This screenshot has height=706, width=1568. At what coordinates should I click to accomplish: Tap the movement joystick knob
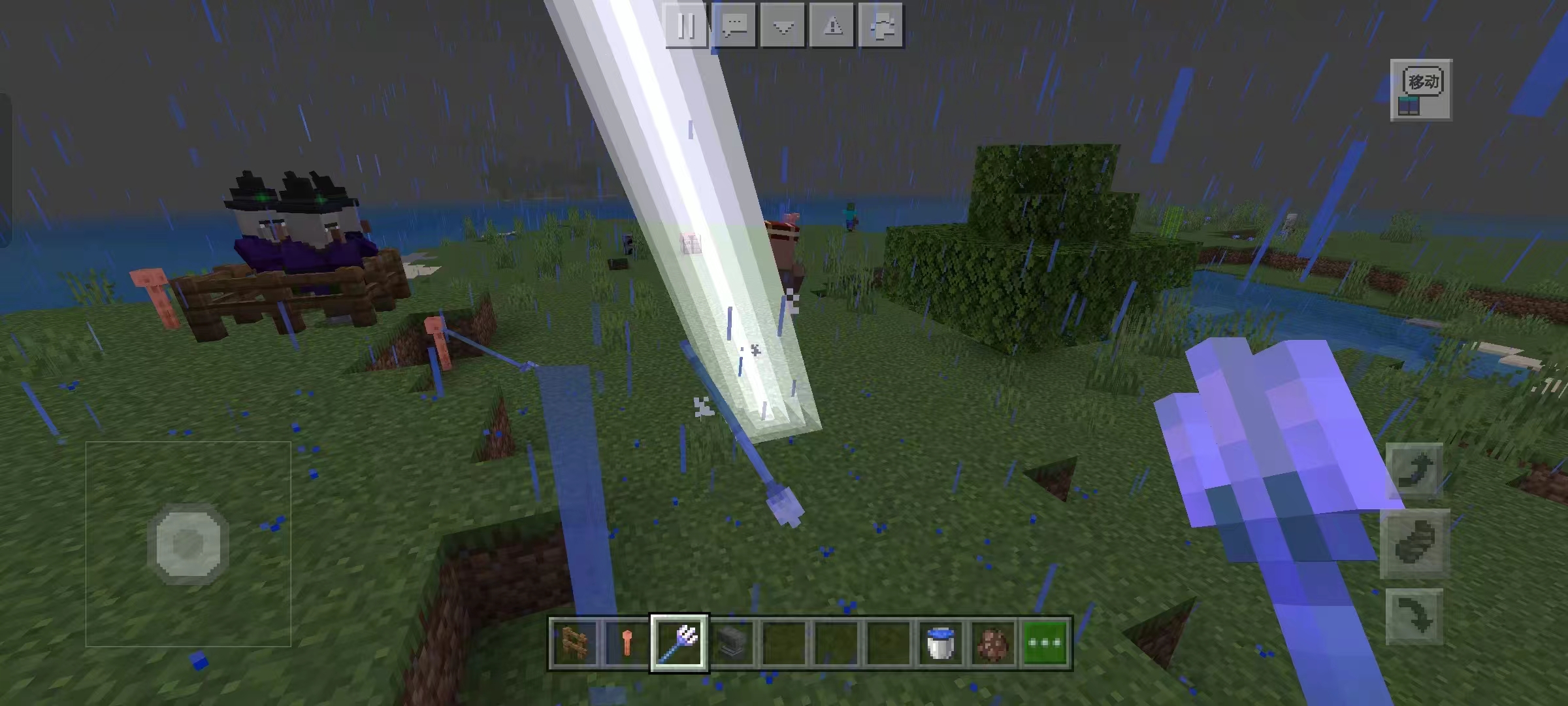tap(188, 543)
